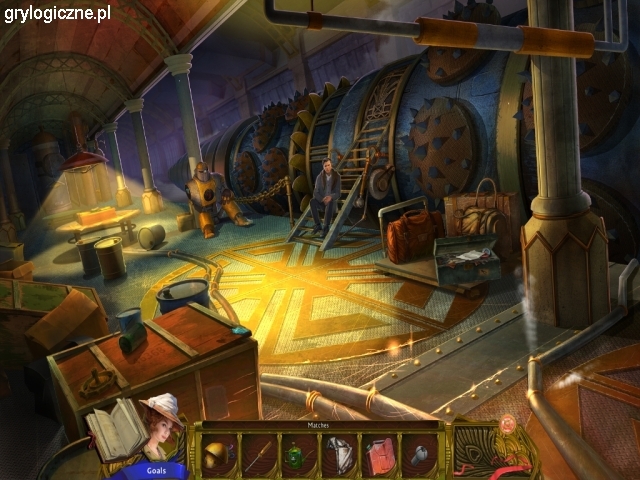The width and height of the screenshot is (640, 480).
Task: Open the Goals panel
Action: pos(155,469)
